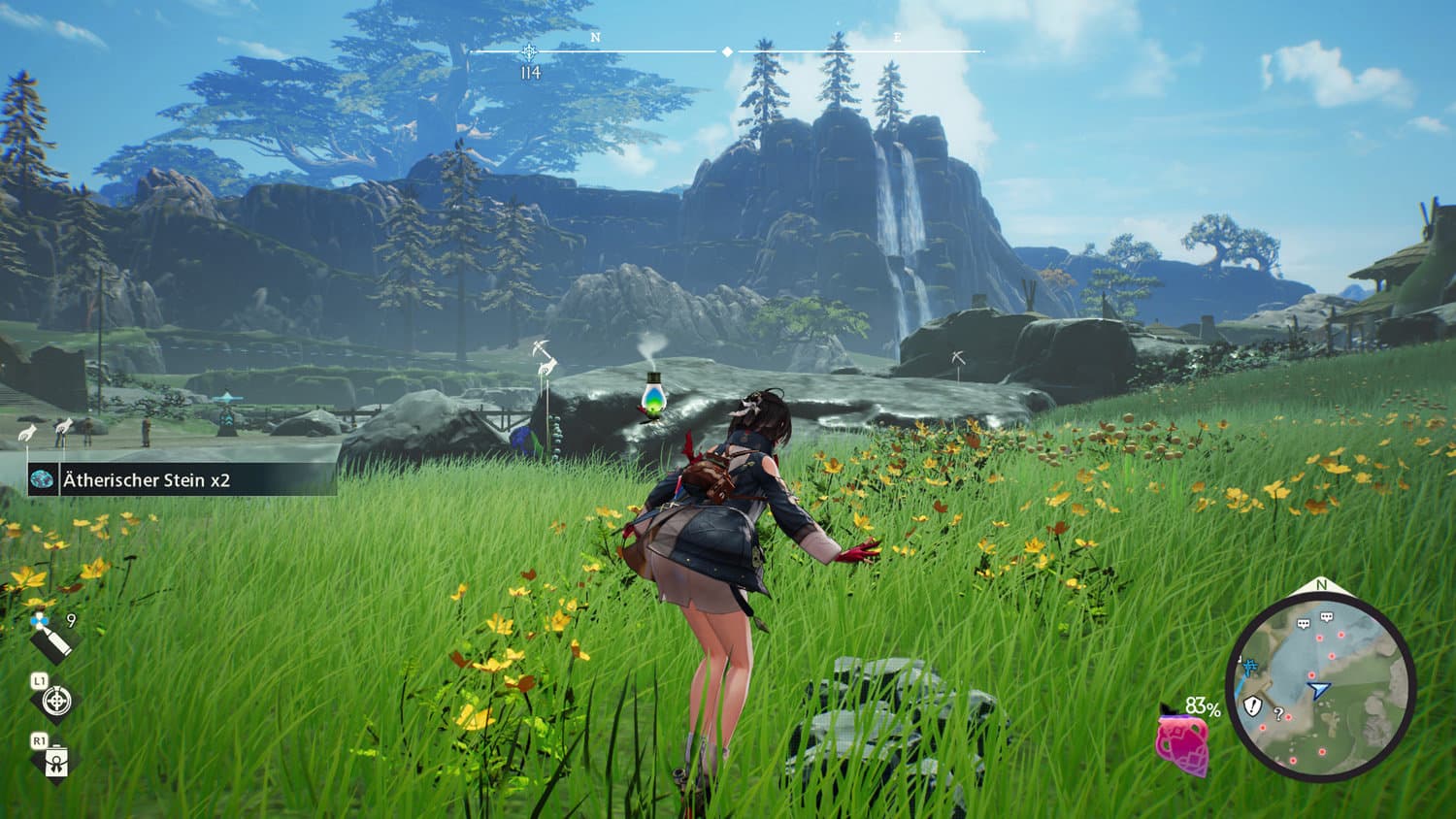Open the bag with ribbon icon
Screen dimensions: 1456x819
(x=56, y=761)
